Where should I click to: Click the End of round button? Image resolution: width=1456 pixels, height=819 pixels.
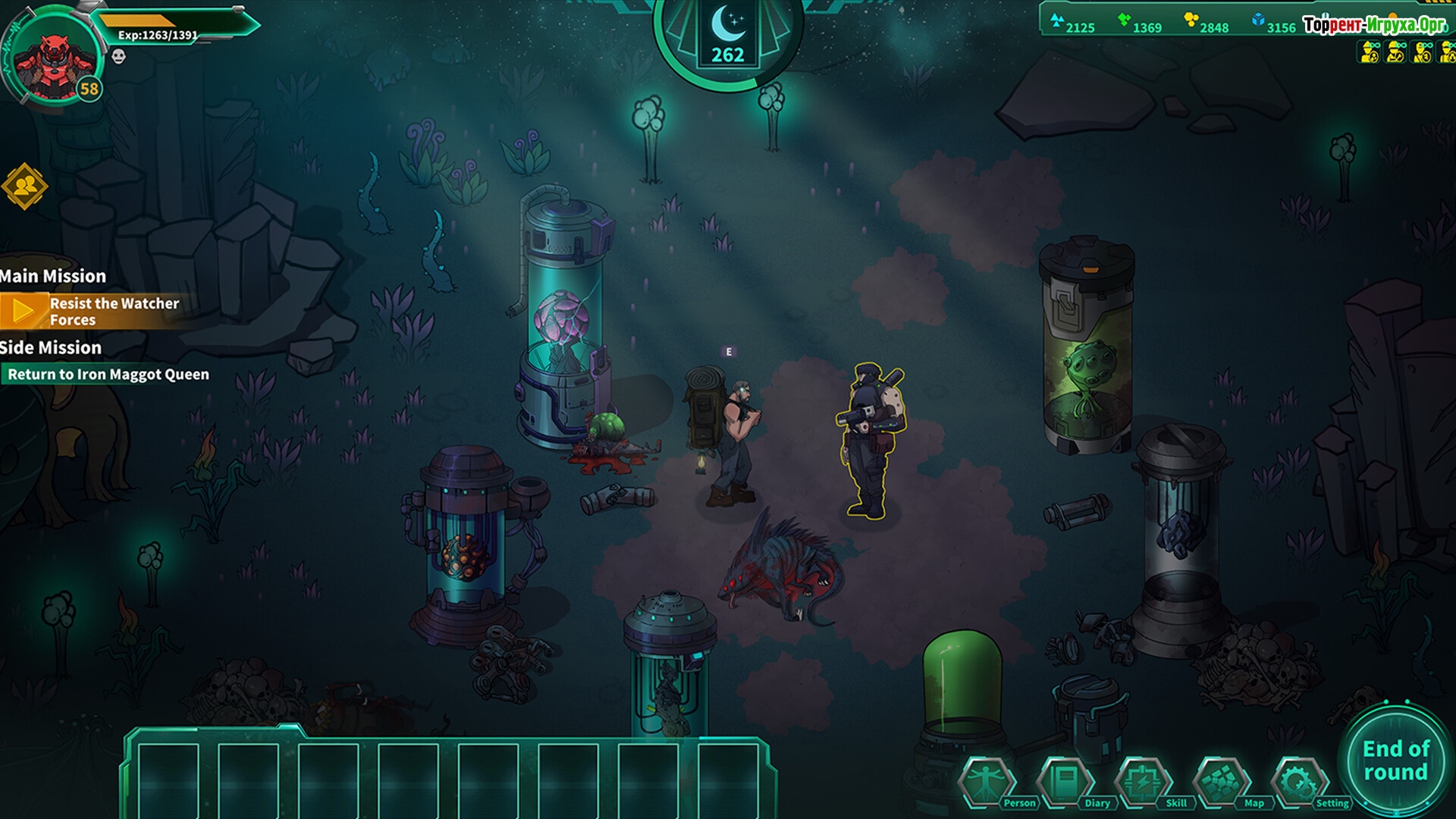(x=1395, y=761)
